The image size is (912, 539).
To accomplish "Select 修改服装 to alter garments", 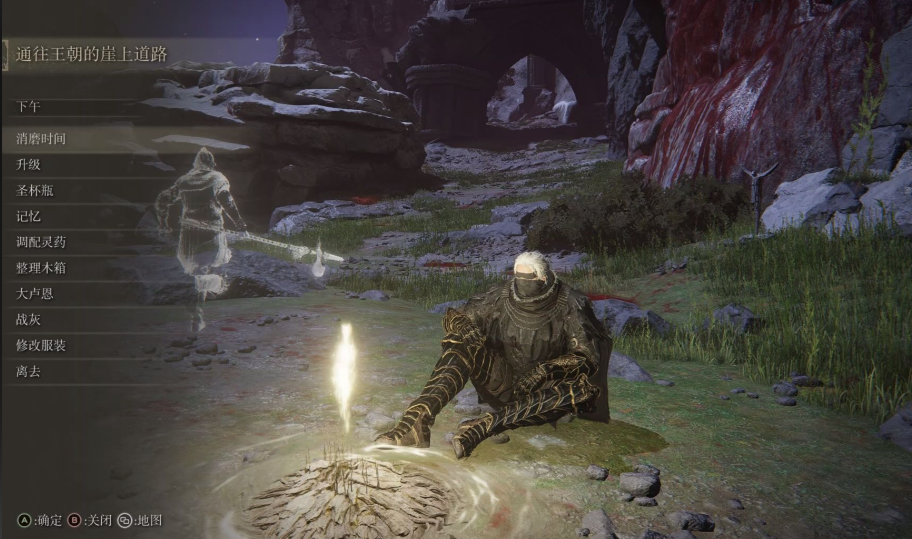I will 41,346.
